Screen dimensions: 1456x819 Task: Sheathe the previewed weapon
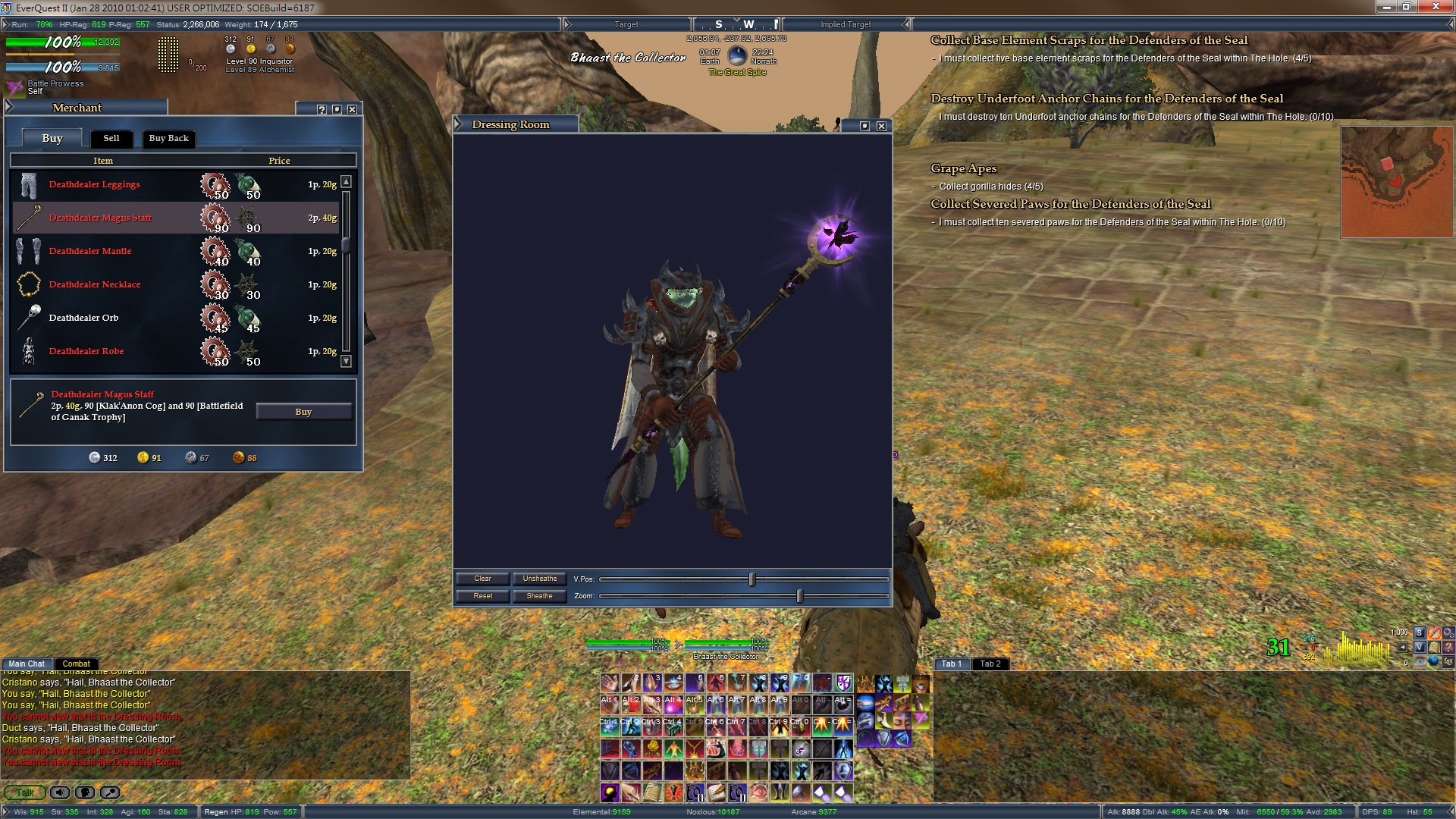click(x=539, y=596)
